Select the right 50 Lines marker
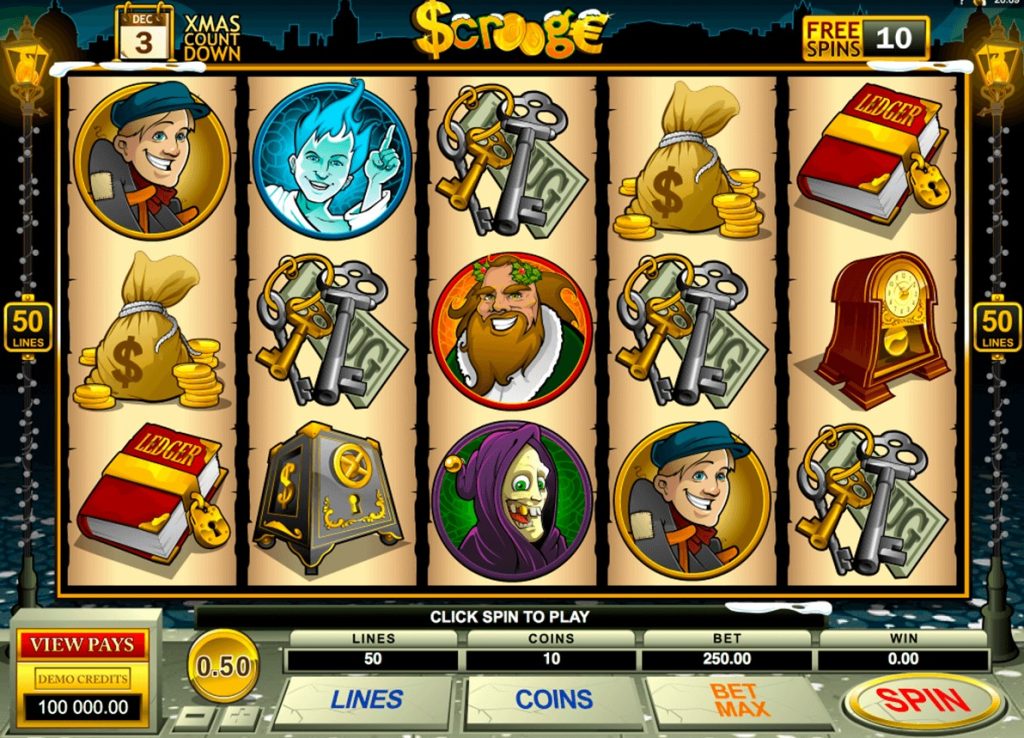1024x738 pixels. tap(997, 328)
